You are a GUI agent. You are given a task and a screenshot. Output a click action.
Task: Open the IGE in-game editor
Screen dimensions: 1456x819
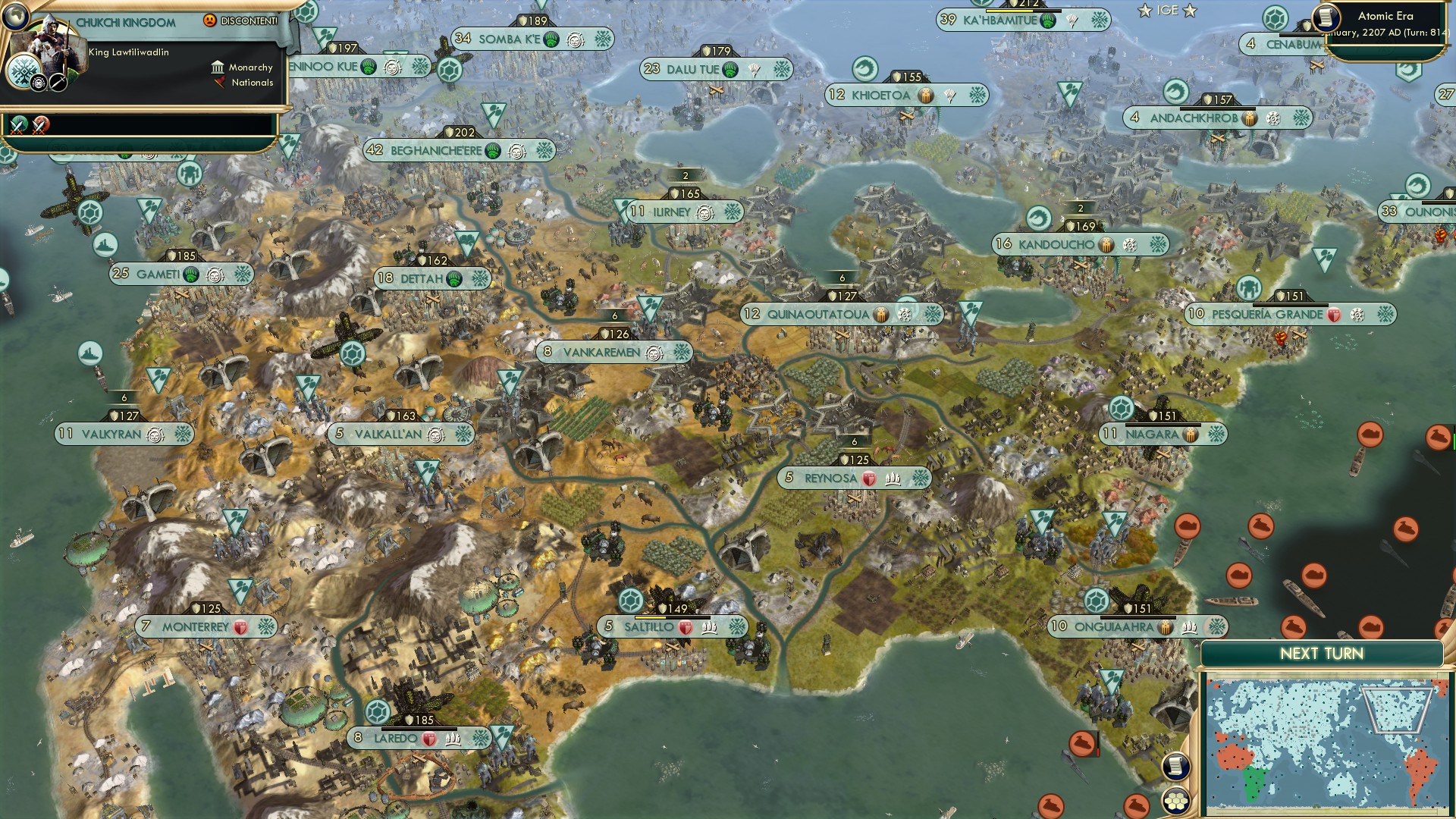click(x=1167, y=11)
